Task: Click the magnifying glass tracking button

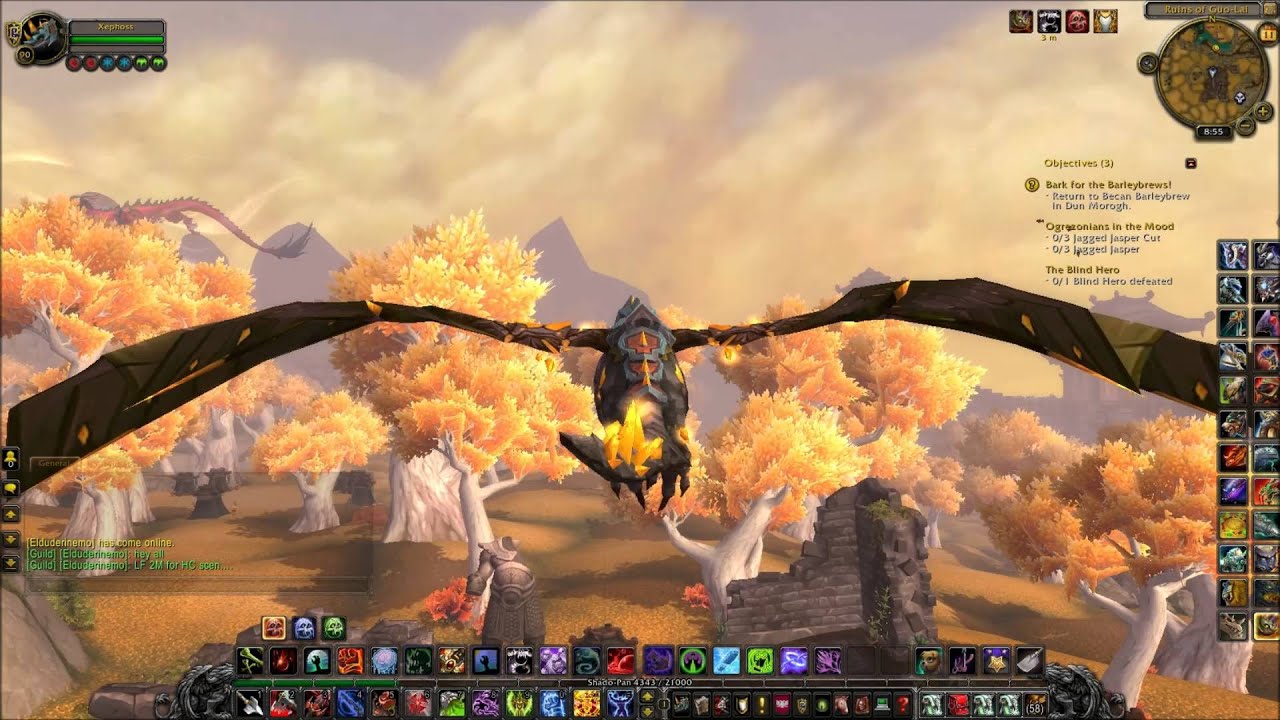Action: click(1148, 63)
